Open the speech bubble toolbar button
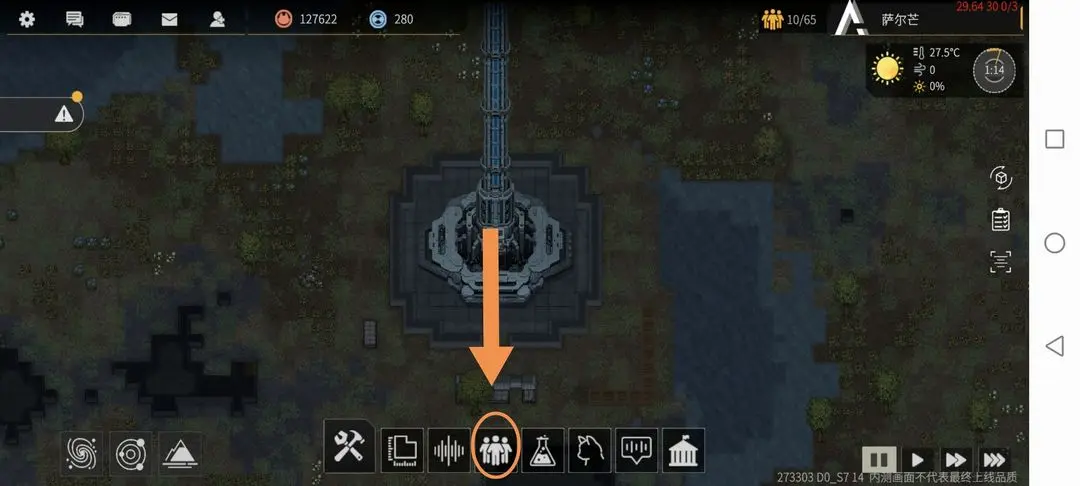This screenshot has height=486, width=1080. (637, 450)
